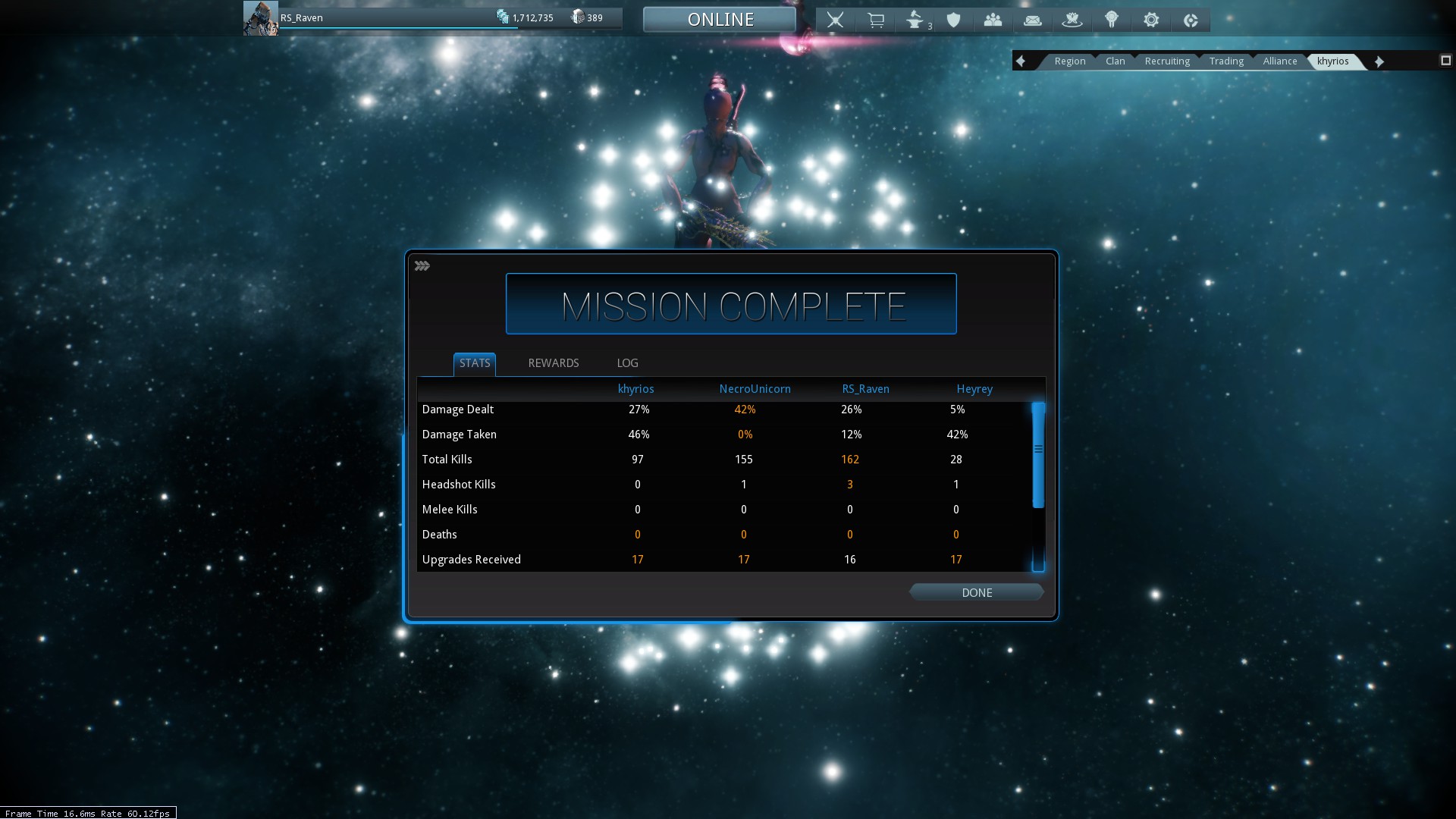The image size is (1456, 819).
Task: Open the inbox envelope icon
Action: [1032, 20]
